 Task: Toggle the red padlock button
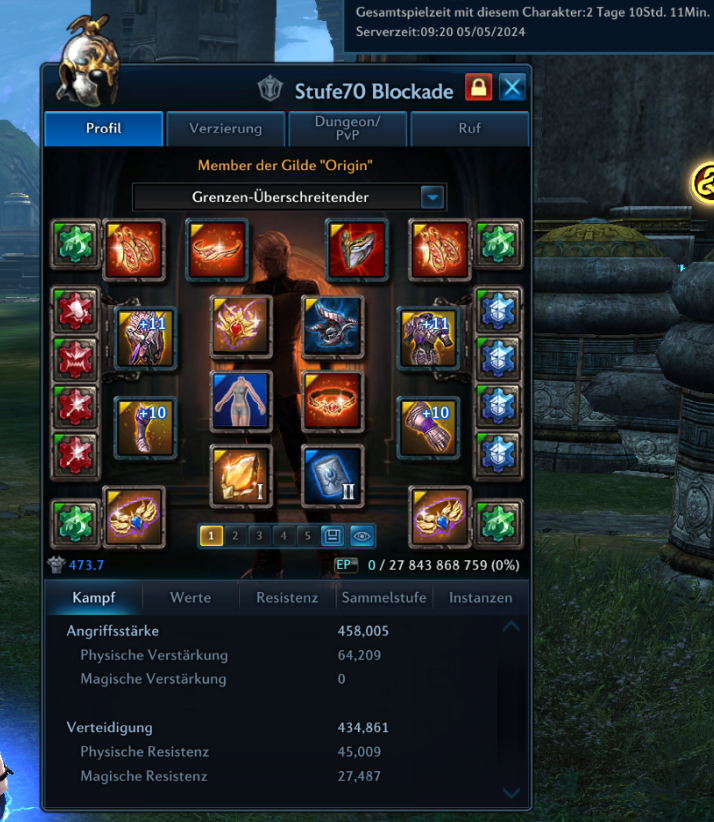478,89
